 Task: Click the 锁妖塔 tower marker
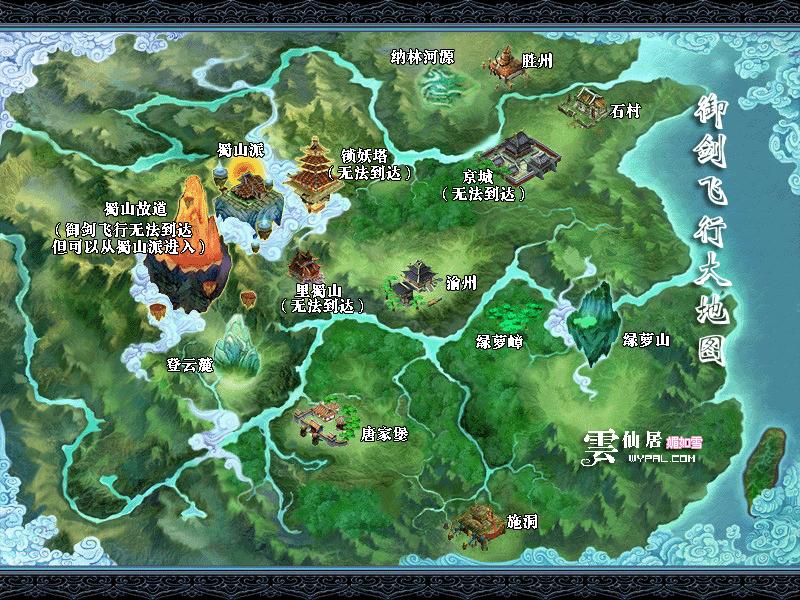tap(313, 173)
